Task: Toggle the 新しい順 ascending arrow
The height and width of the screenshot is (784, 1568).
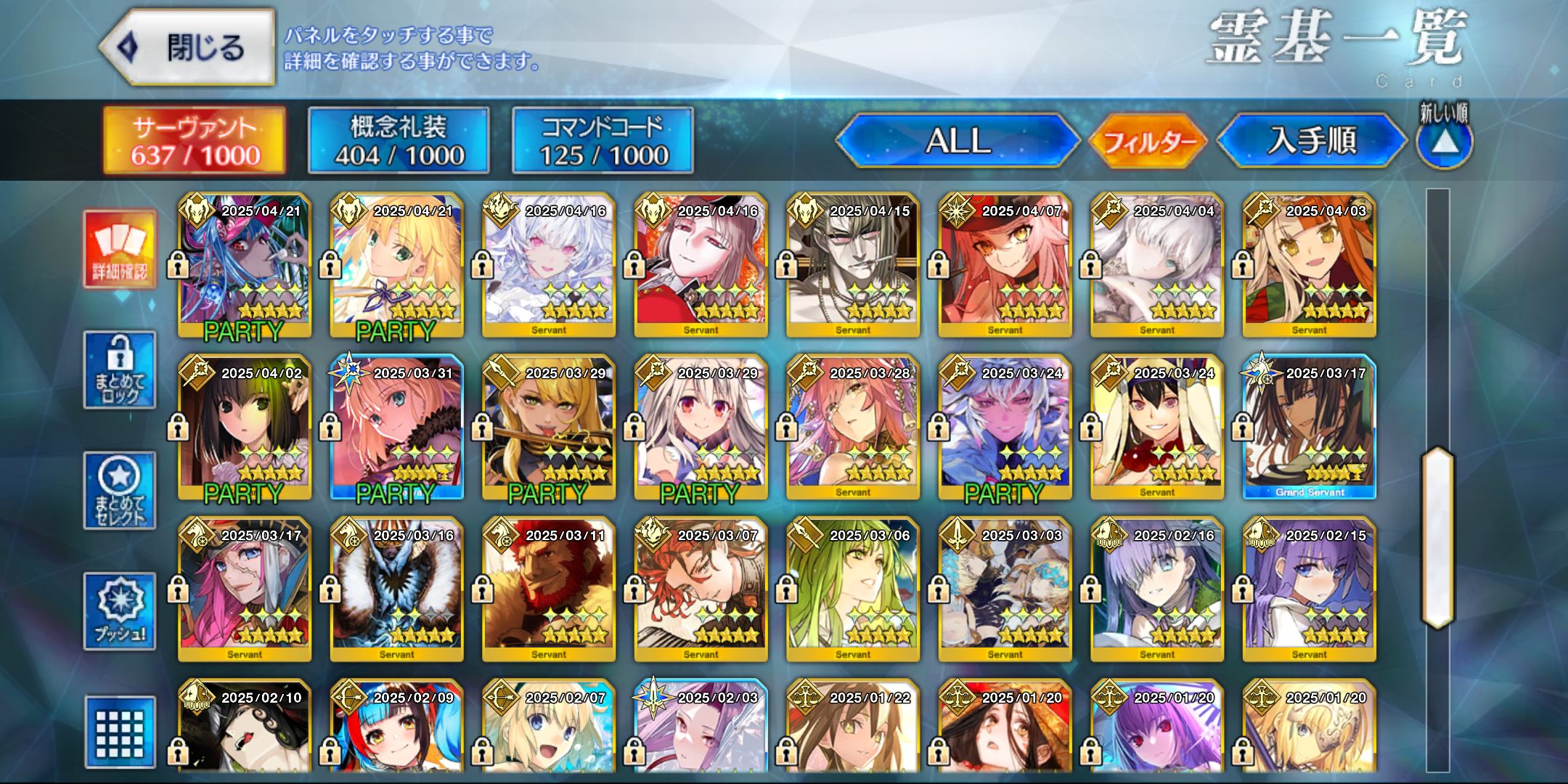Action: [x=1445, y=142]
